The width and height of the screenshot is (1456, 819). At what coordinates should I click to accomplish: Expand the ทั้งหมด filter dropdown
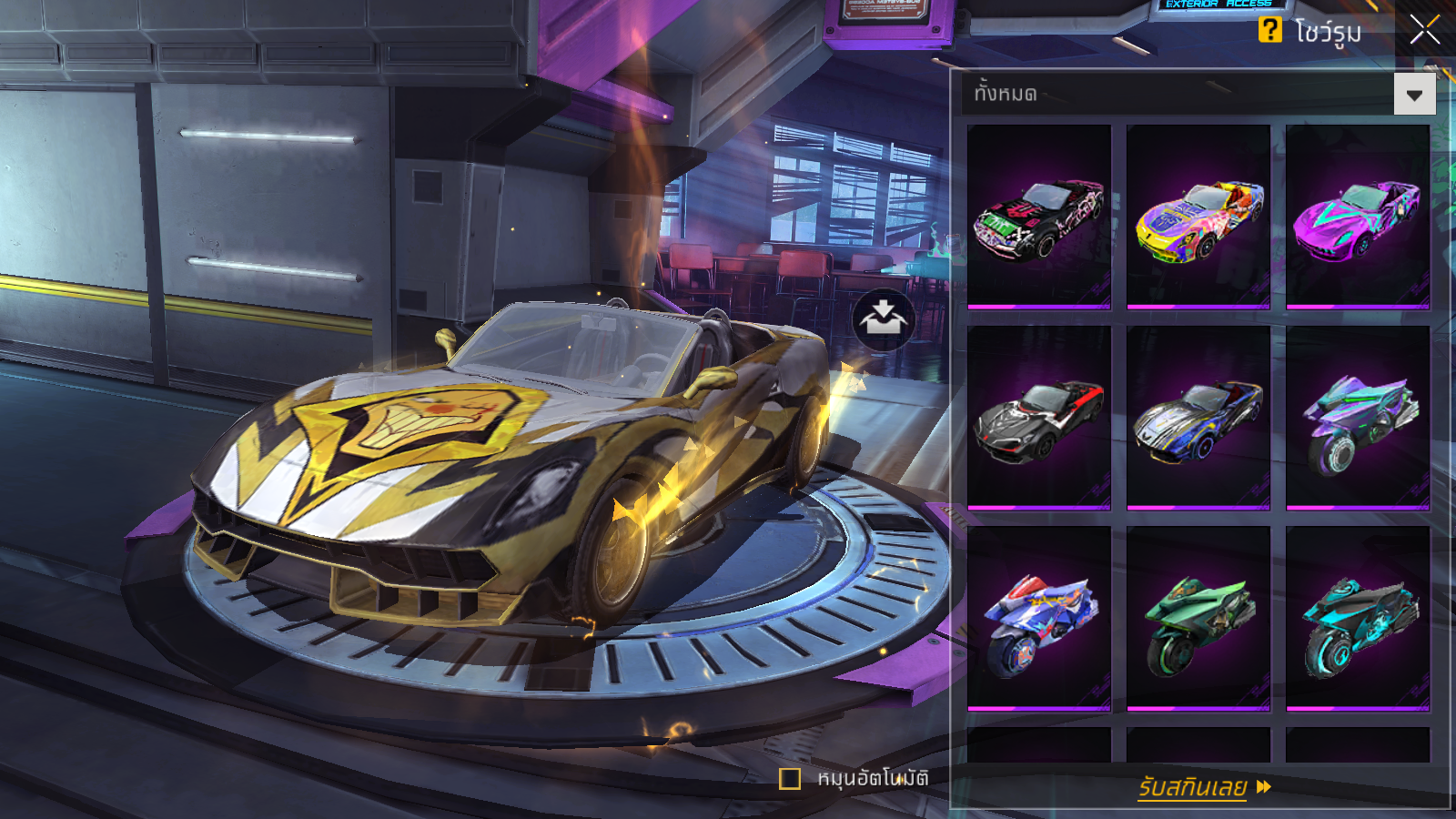pyautogui.click(x=1414, y=95)
